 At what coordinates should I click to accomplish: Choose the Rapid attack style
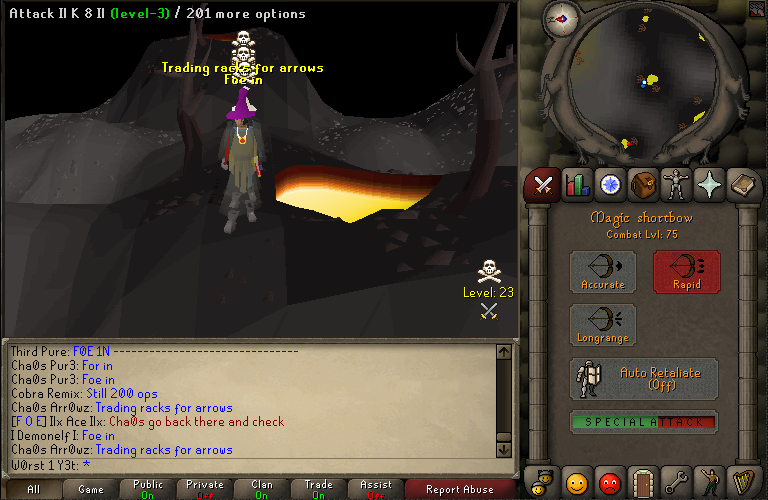[686, 271]
